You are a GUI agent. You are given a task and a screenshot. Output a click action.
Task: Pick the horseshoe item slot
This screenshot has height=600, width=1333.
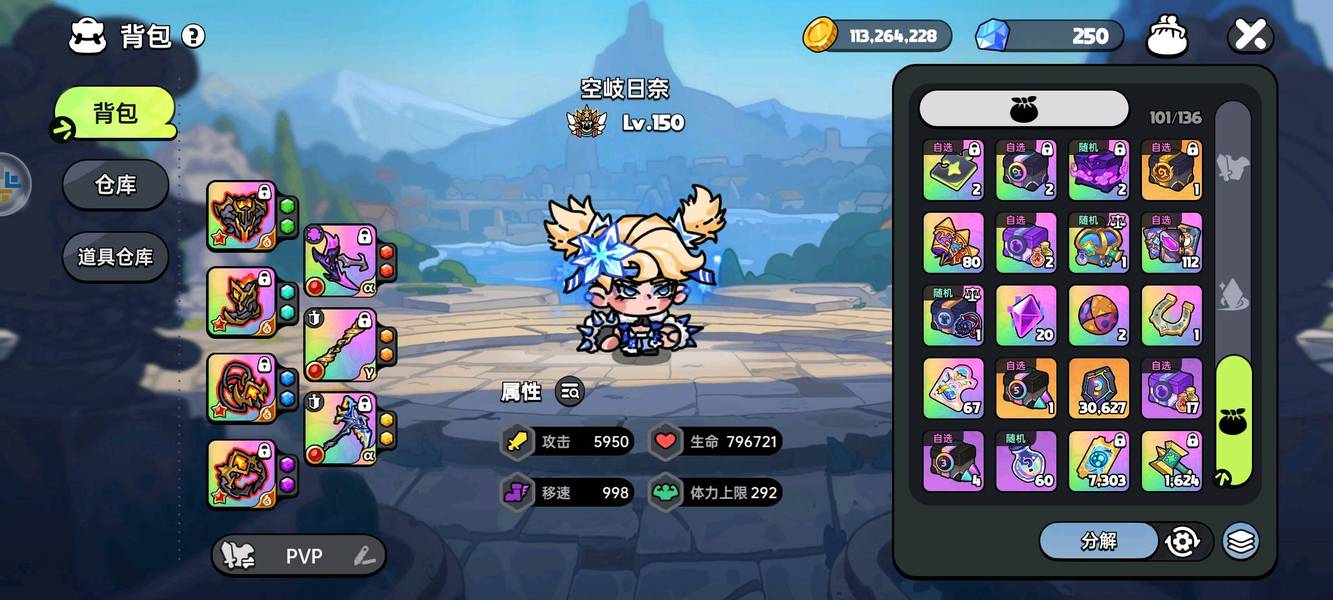point(1171,315)
